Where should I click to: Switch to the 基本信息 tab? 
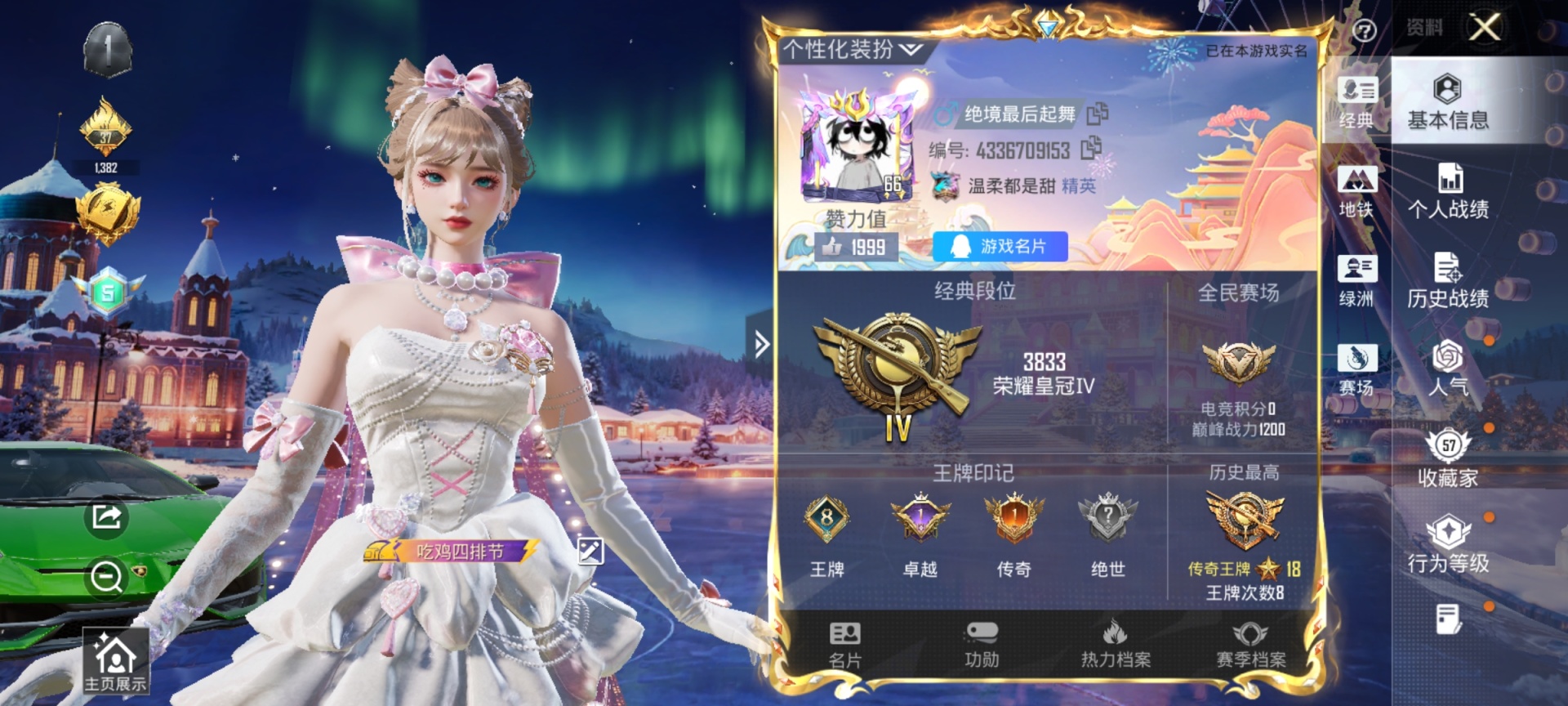coord(1448,103)
